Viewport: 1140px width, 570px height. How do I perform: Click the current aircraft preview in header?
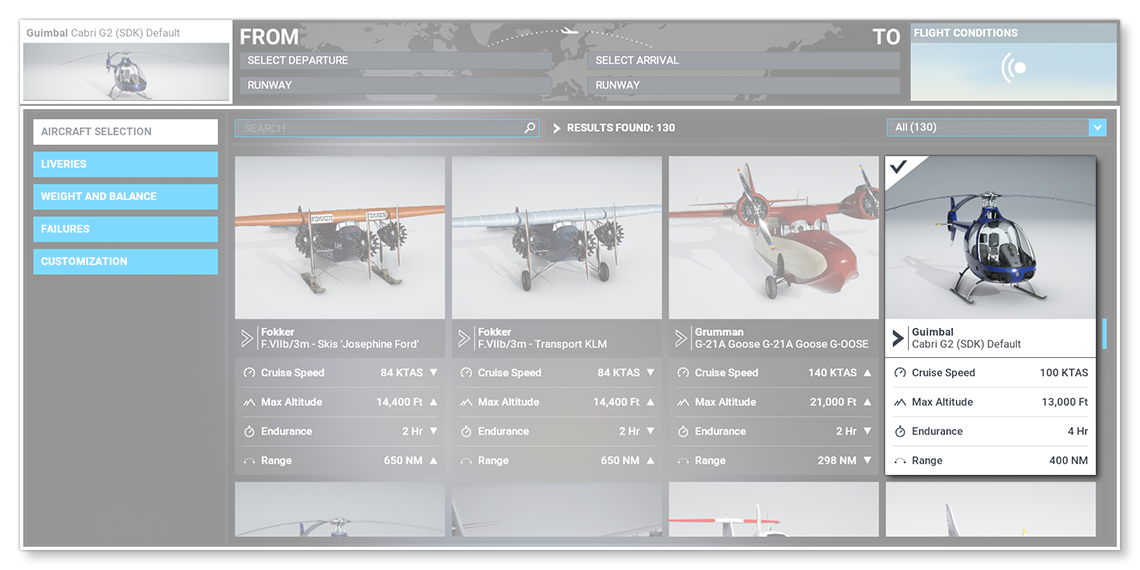[x=127, y=70]
